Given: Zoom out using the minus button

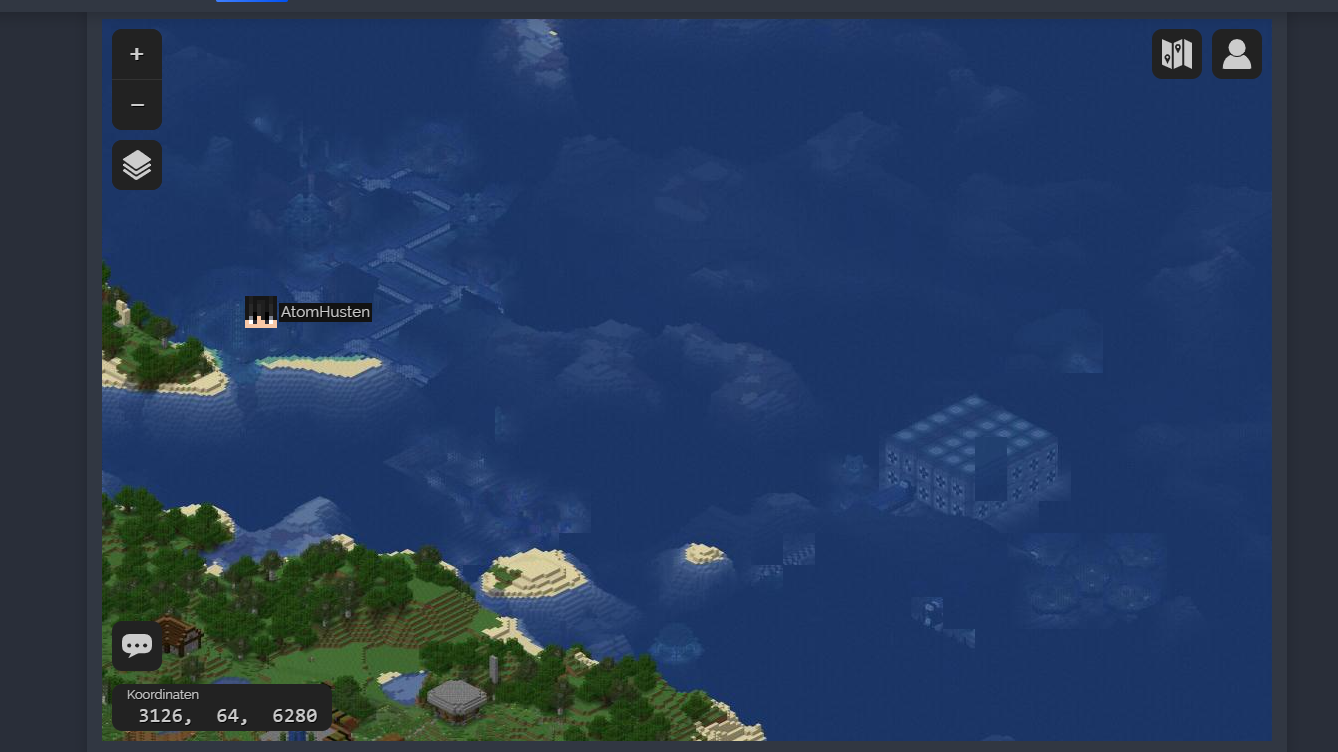Looking at the screenshot, I should coord(137,104).
